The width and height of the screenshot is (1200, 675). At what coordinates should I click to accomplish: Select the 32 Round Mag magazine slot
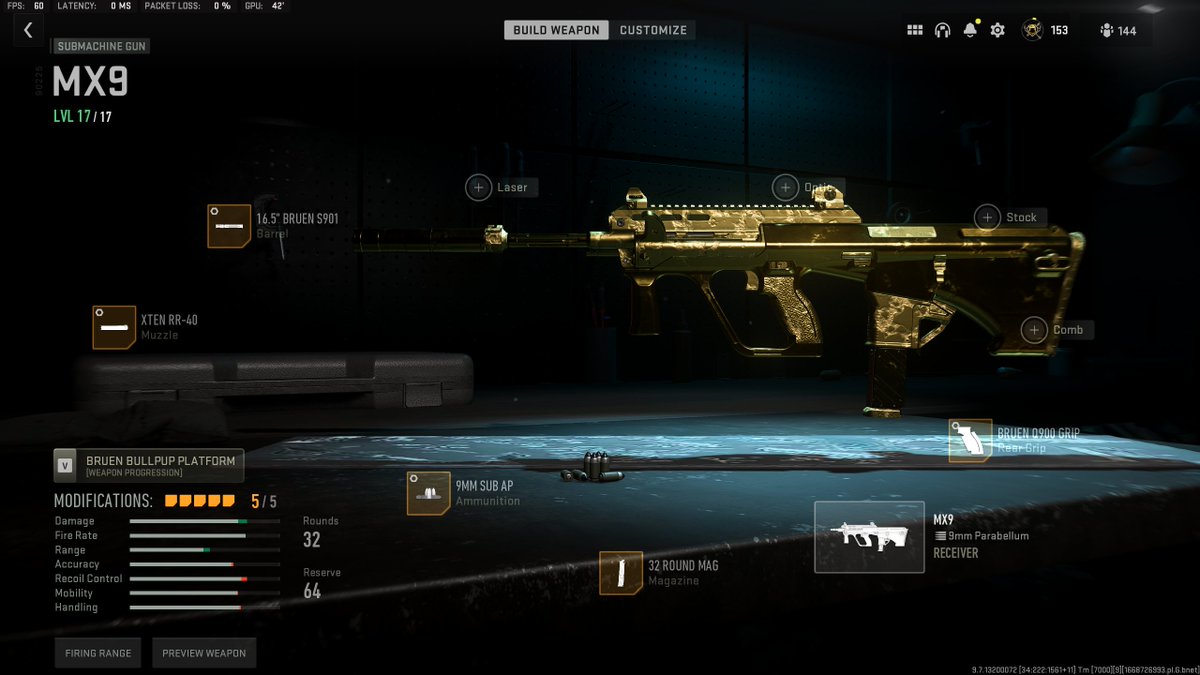(x=620, y=573)
